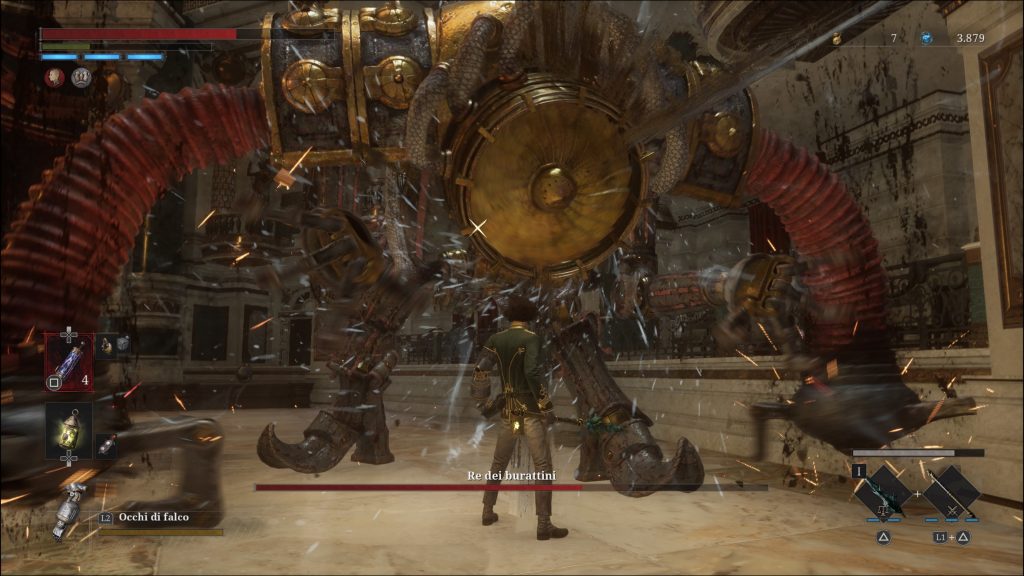Click the small grey cube item icon
Image resolution: width=1024 pixels, height=576 pixels.
tap(122, 343)
